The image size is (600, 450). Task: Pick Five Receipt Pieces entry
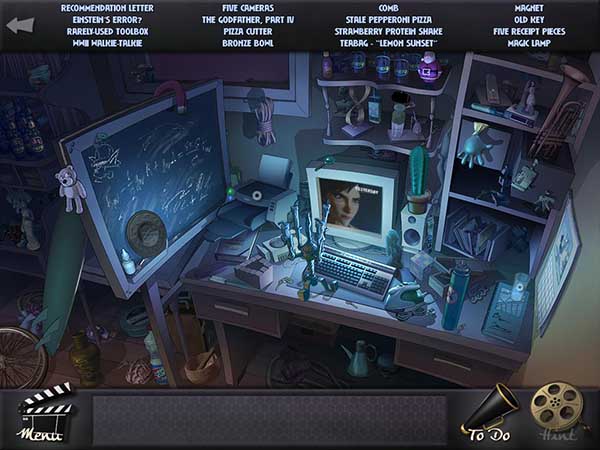(529, 31)
